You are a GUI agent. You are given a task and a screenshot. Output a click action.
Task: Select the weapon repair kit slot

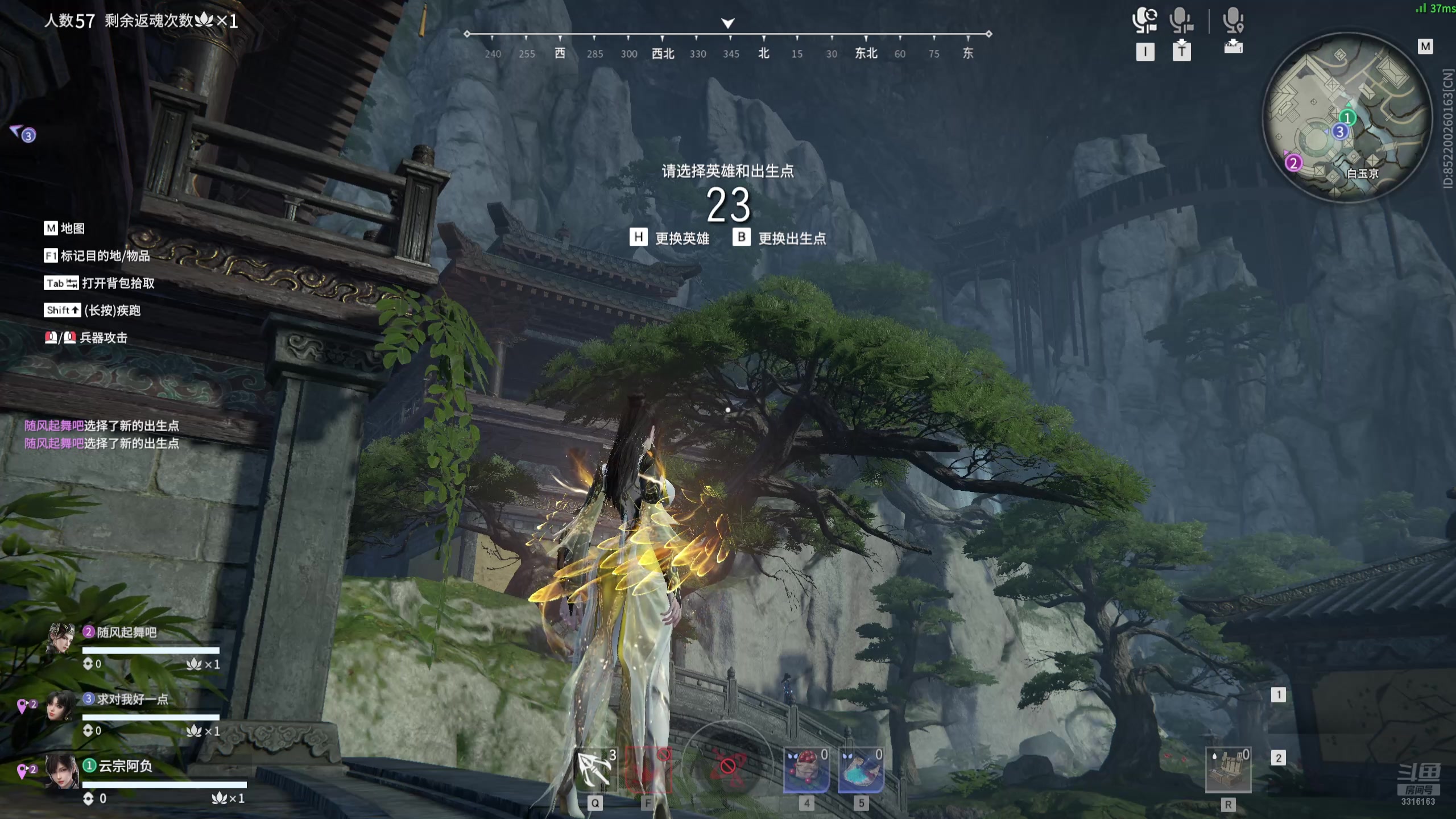point(1228,770)
